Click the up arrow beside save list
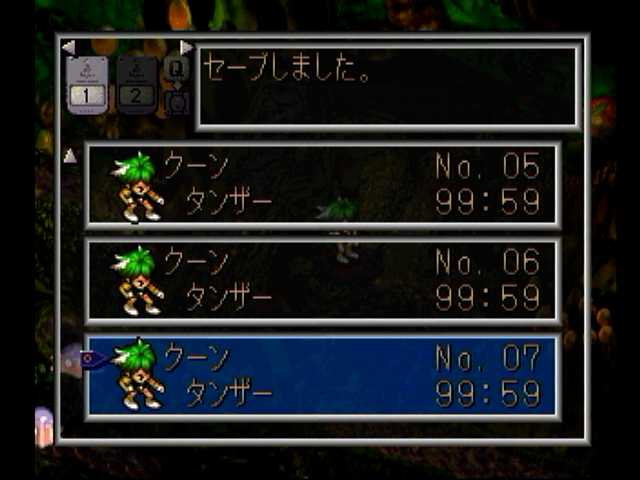The width and height of the screenshot is (640, 480). 70,156
